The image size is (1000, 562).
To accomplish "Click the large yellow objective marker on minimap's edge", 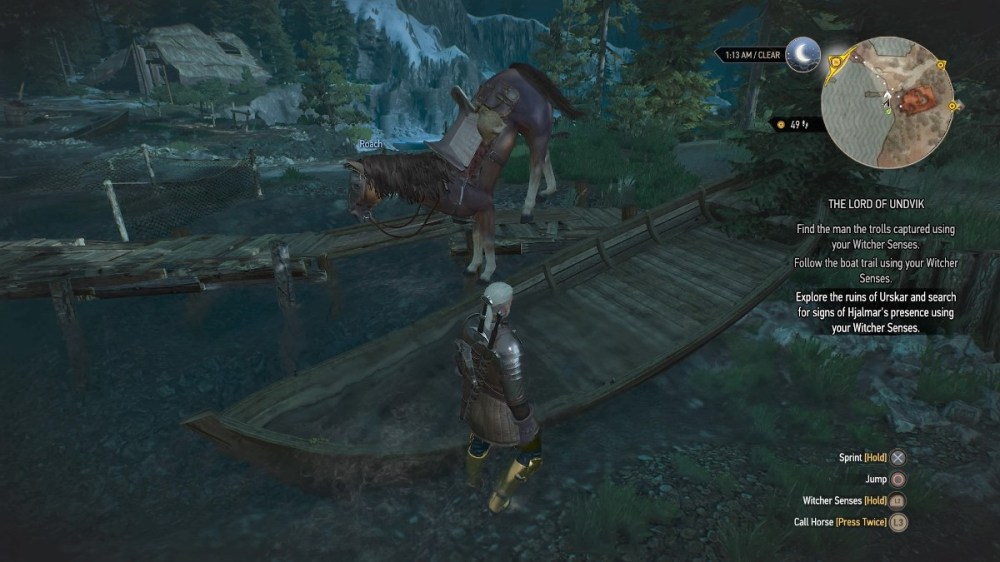I will (x=837, y=62).
